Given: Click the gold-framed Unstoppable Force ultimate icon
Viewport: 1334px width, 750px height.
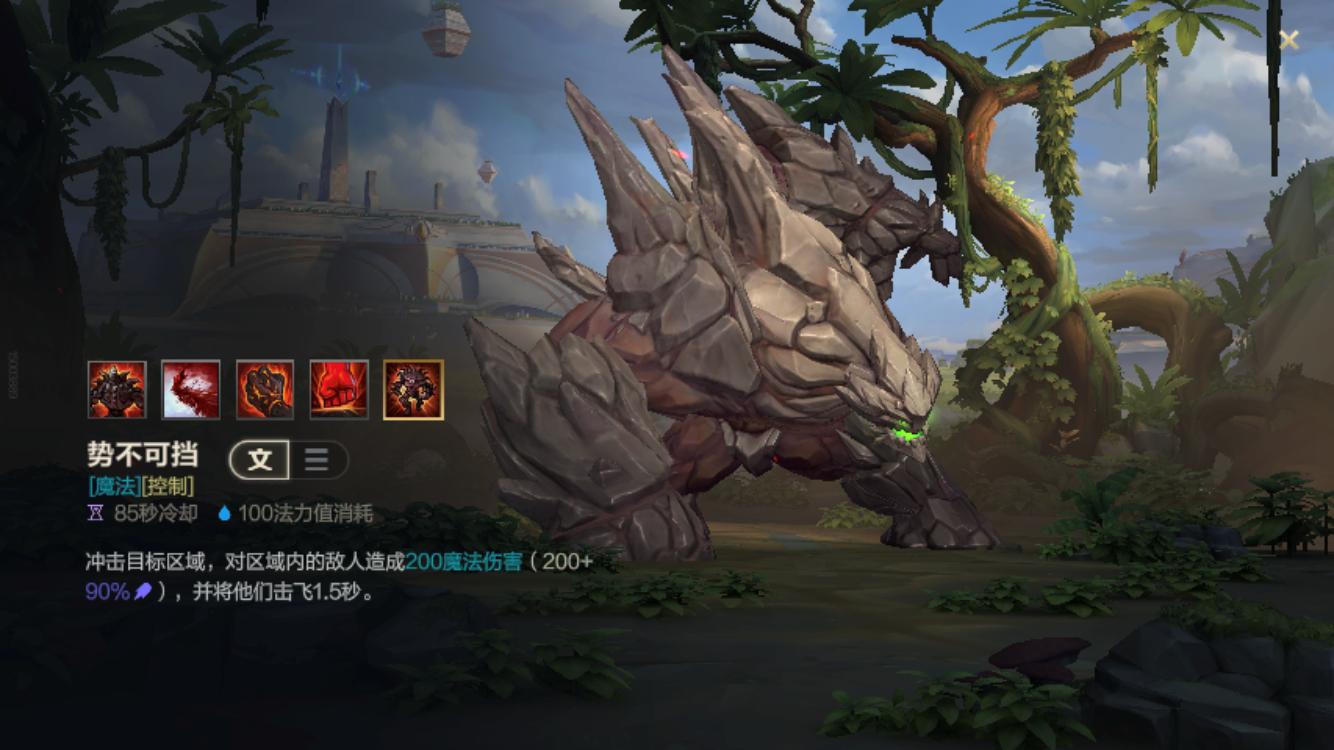Looking at the screenshot, I should coord(413,388).
